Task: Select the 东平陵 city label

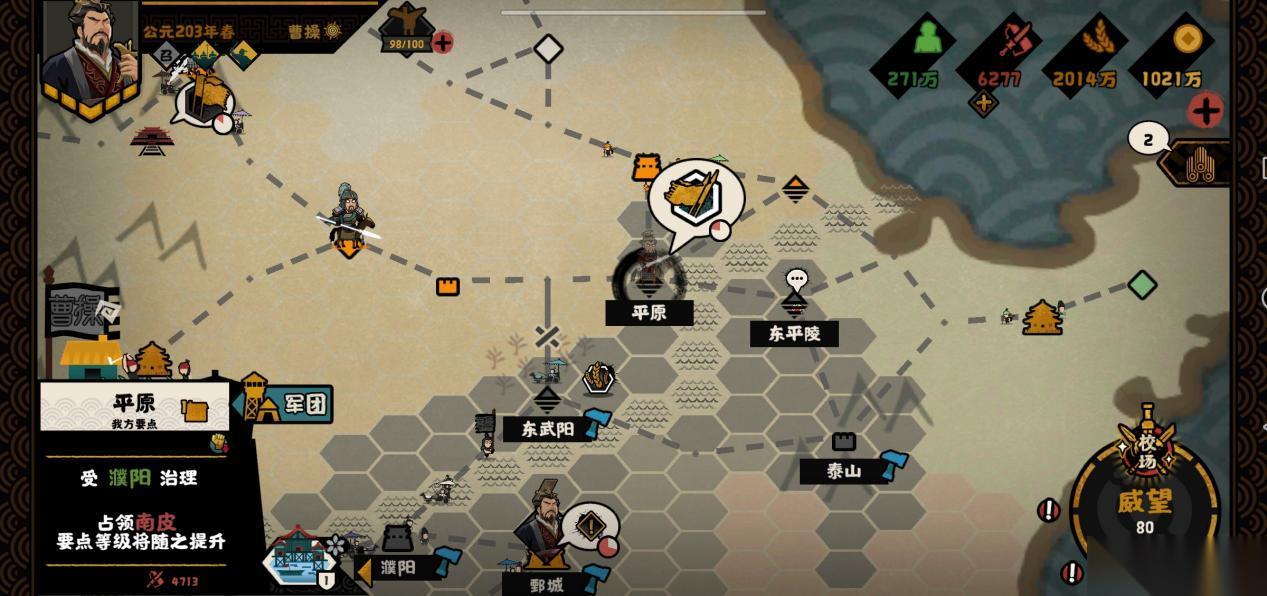Action: pos(794,334)
